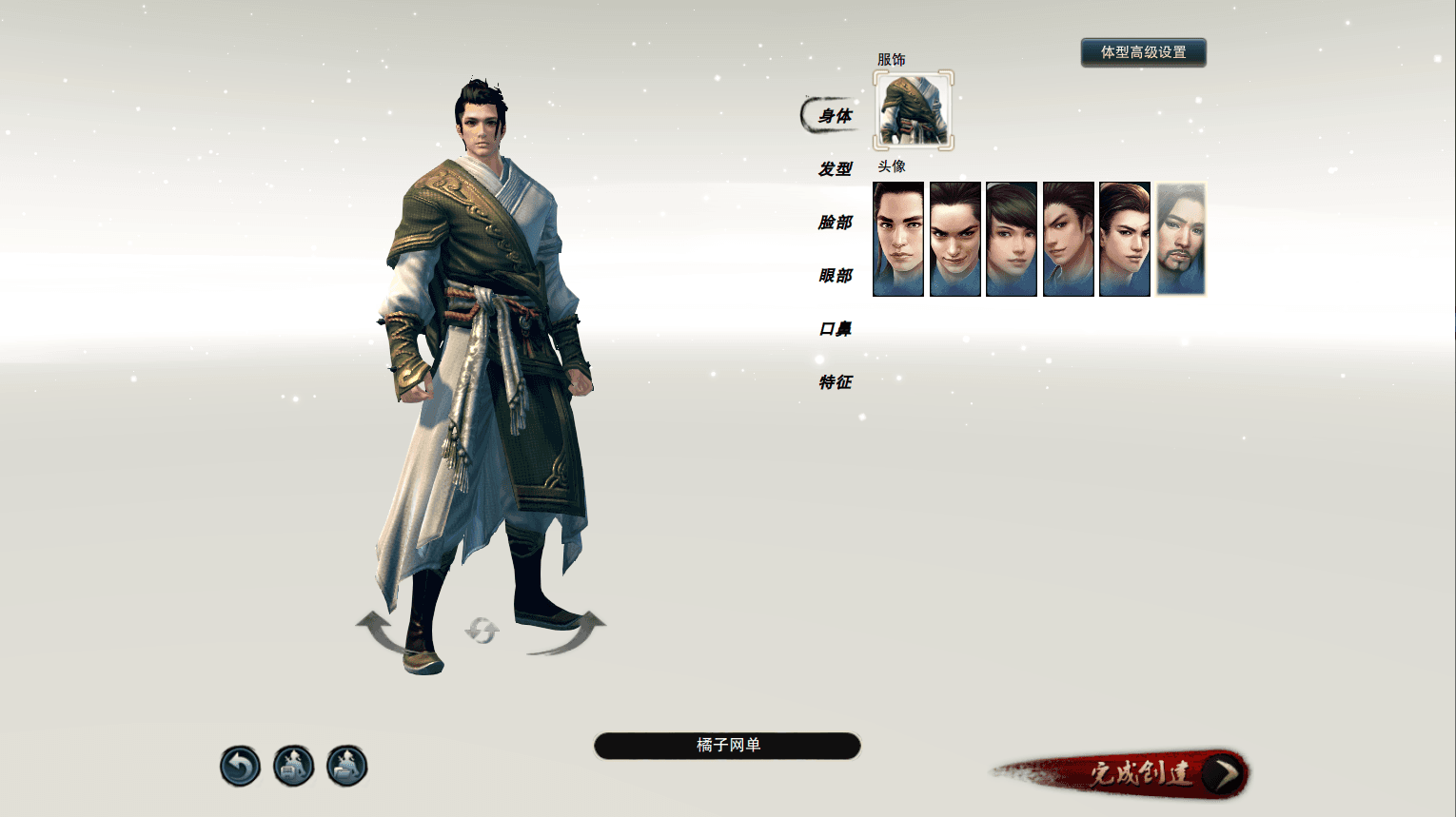This screenshot has height=817, width=1456.
Task: Click the back arrow round button
Action: 240,766
